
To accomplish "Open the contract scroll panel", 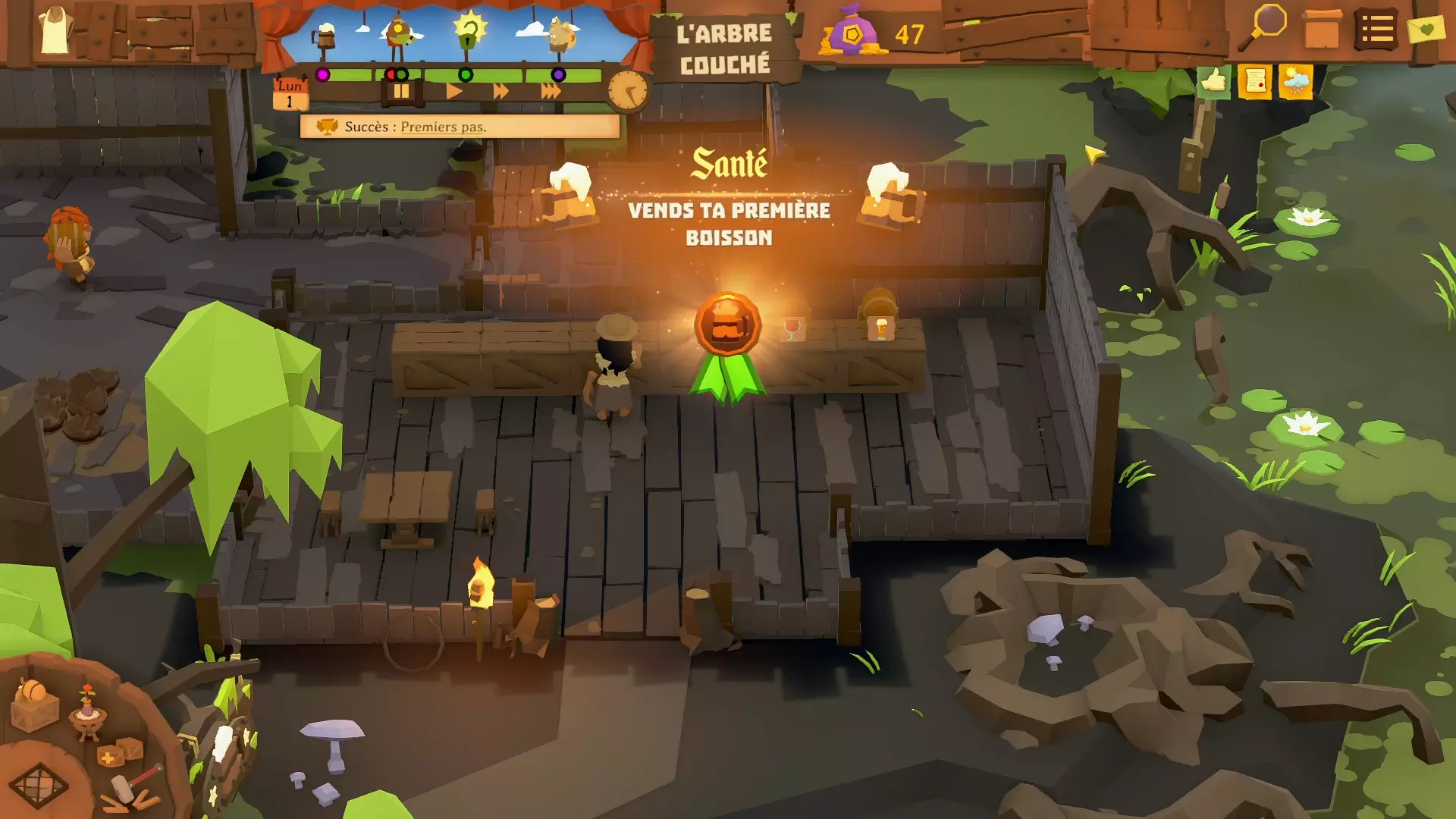I will tap(1254, 80).
